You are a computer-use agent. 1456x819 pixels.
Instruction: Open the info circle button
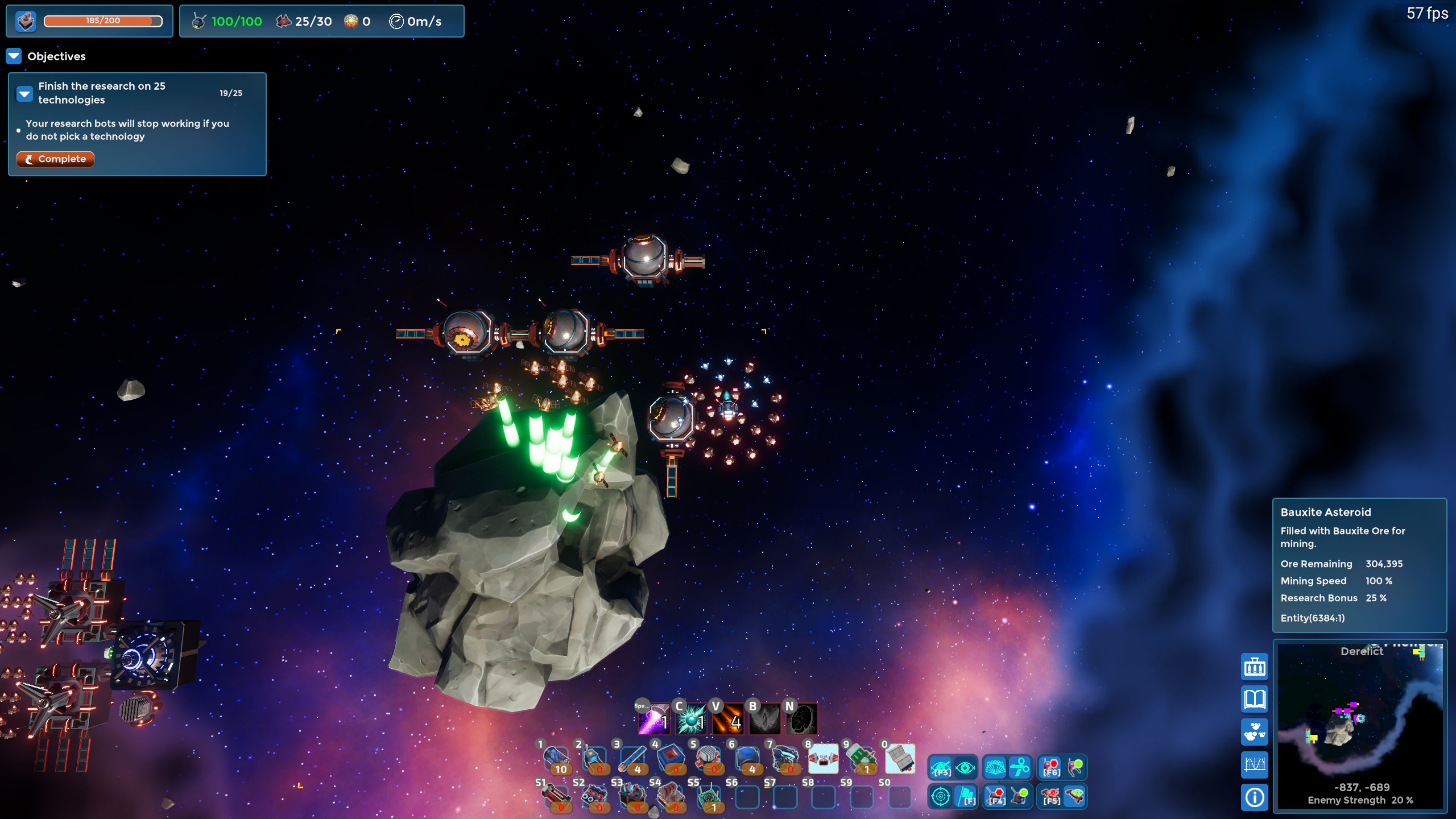1254,797
